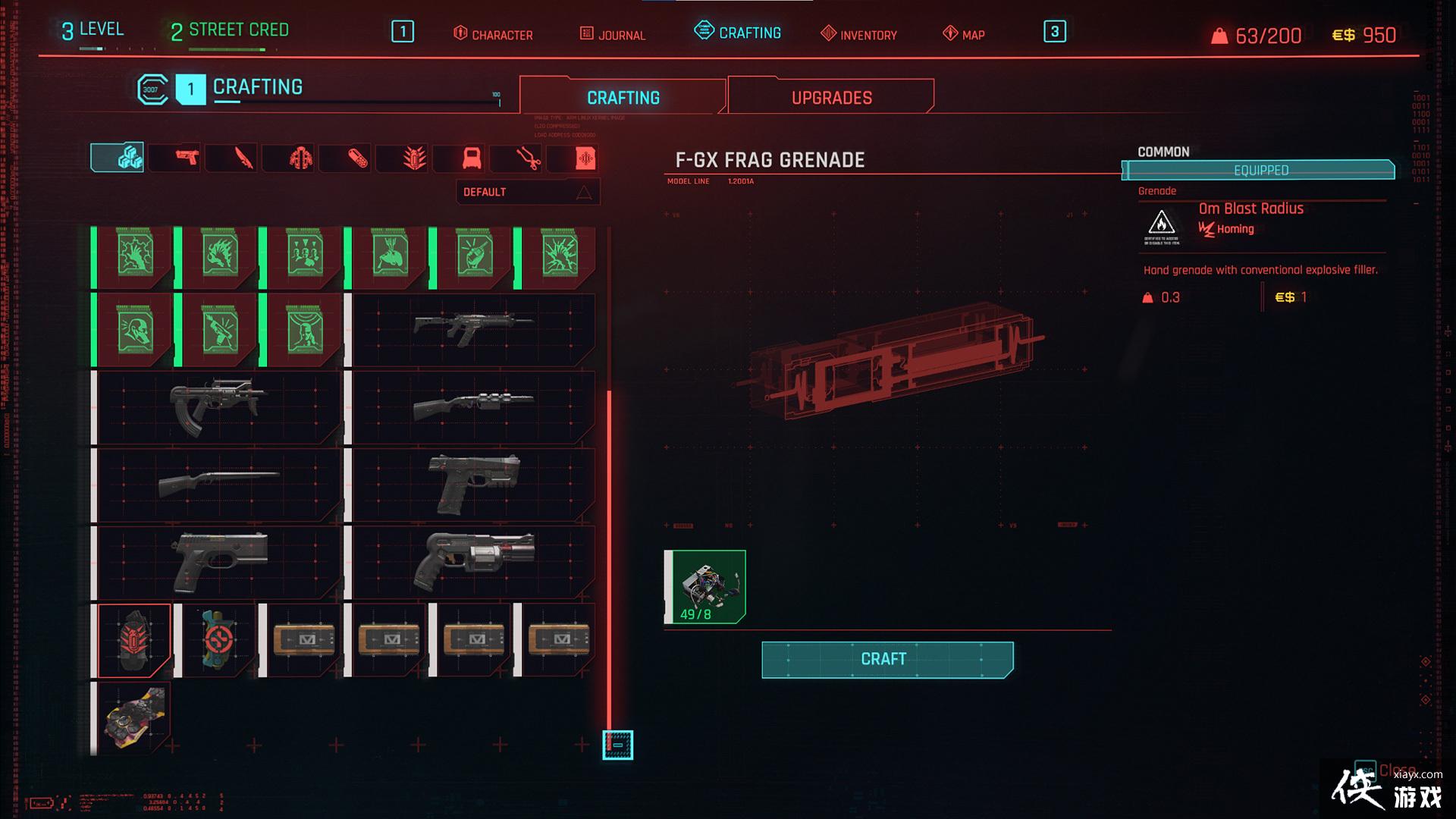Show consumable recipes with pill icon
1456x819 pixels.
pos(357,158)
